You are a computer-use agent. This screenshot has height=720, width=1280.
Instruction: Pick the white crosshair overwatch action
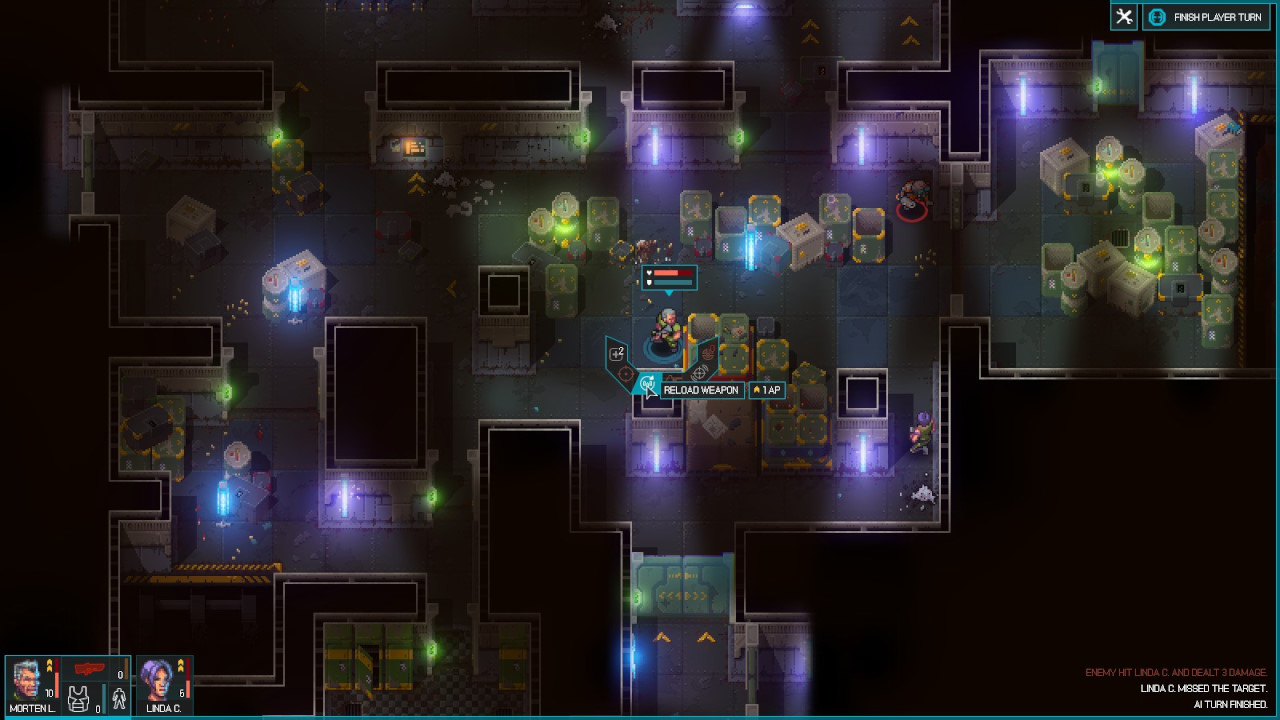[x=699, y=374]
